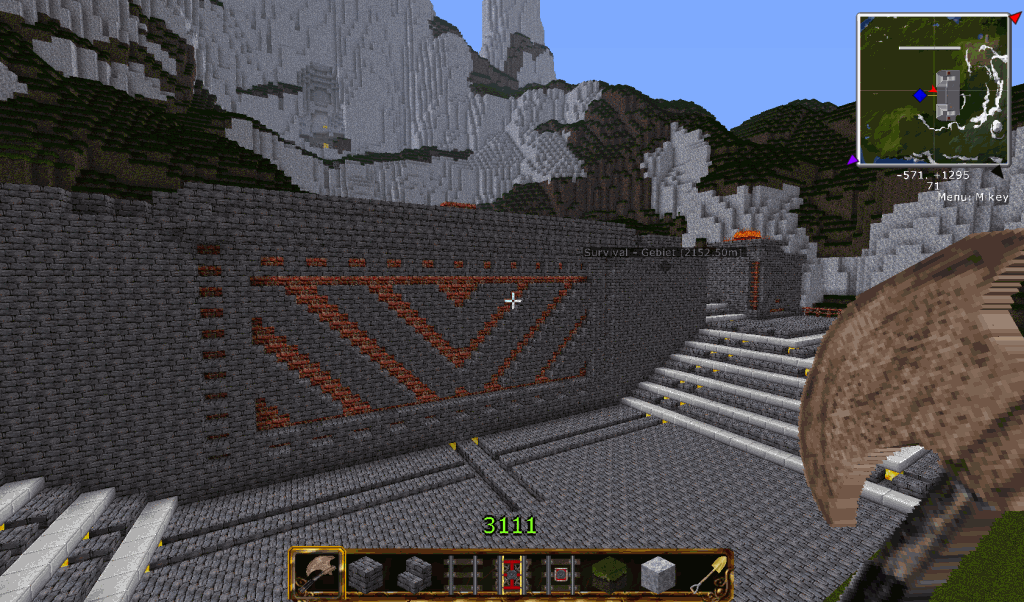Viewport: 1024px width, 602px height.
Task: Click the blue diamond waypoint on minimap
Action: [919, 95]
